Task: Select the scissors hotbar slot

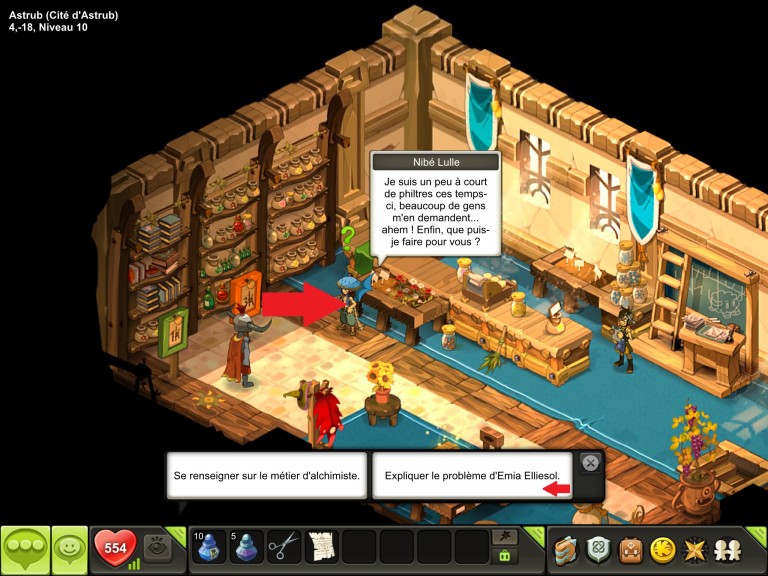Action: click(285, 547)
